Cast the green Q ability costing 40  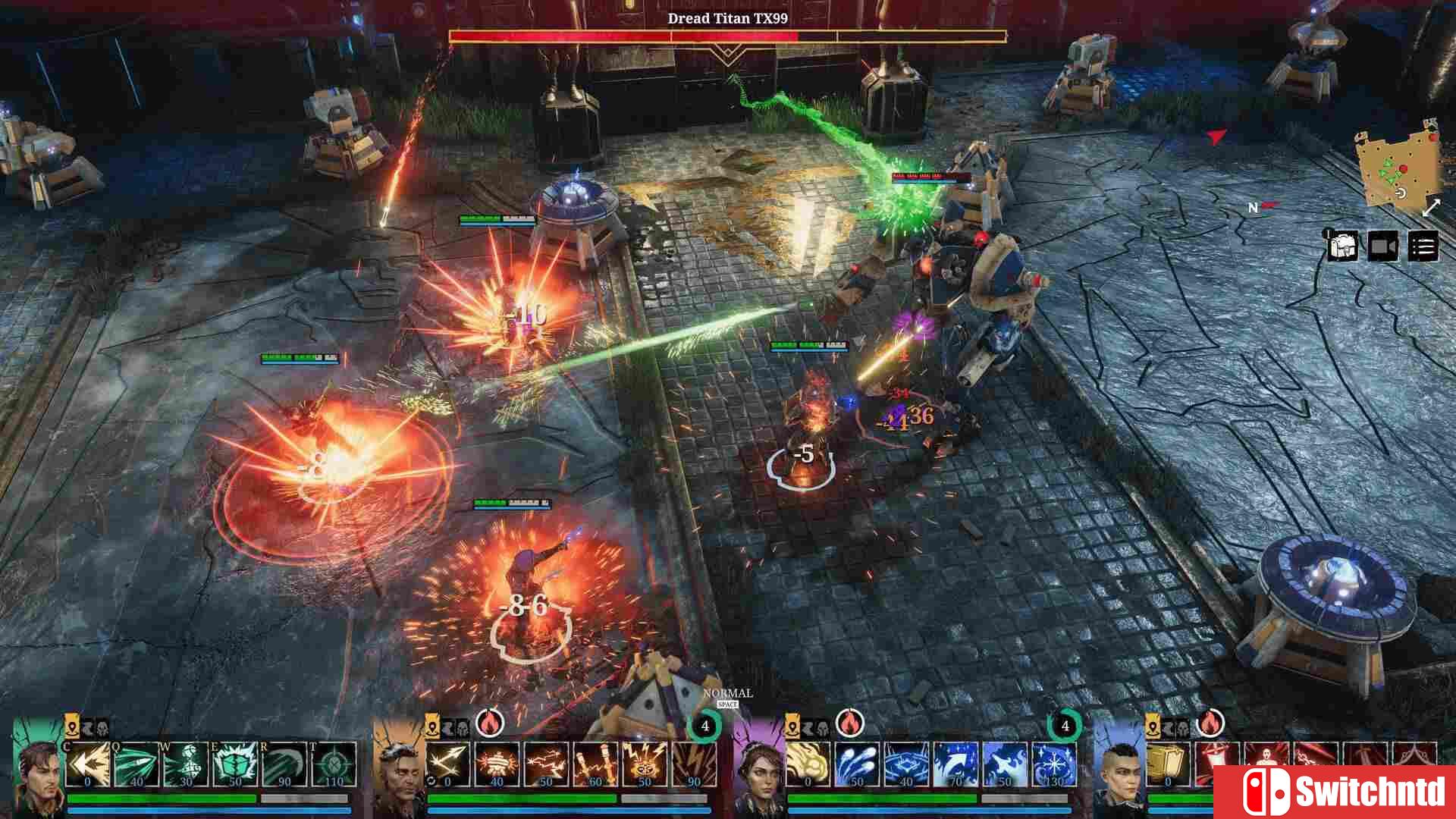point(134,764)
